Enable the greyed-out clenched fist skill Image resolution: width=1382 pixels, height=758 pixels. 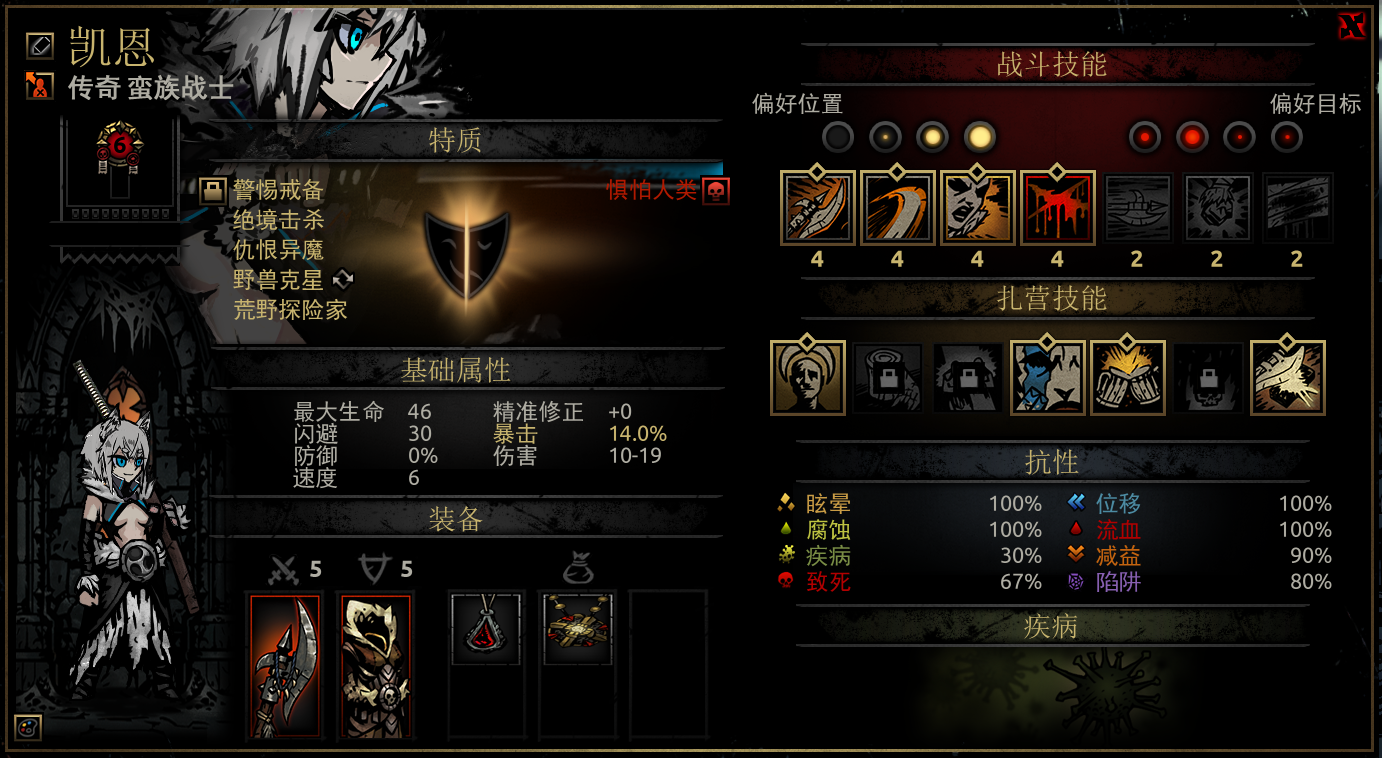click(1217, 209)
